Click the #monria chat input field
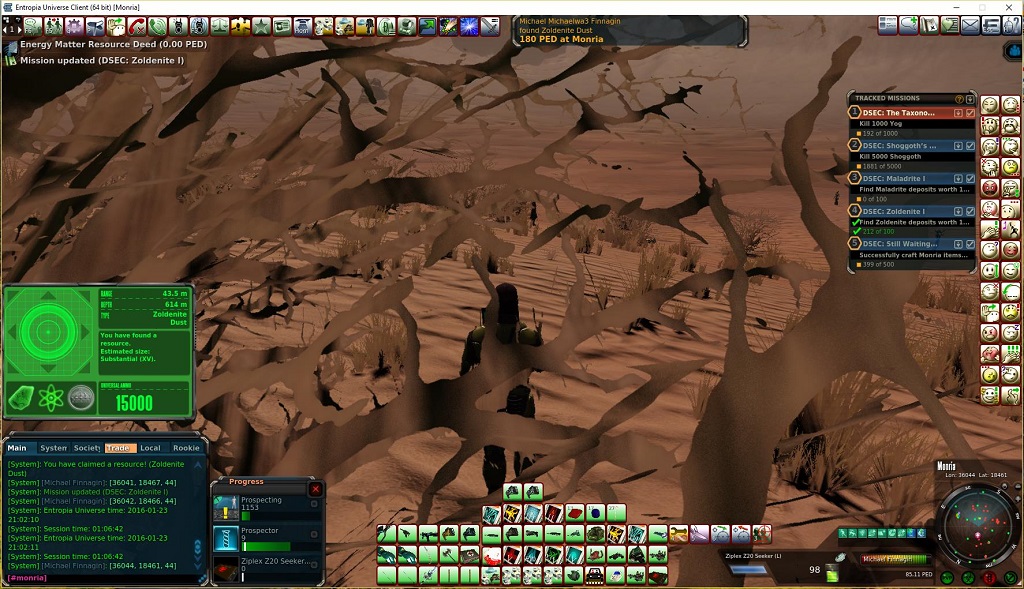 click(x=100, y=579)
